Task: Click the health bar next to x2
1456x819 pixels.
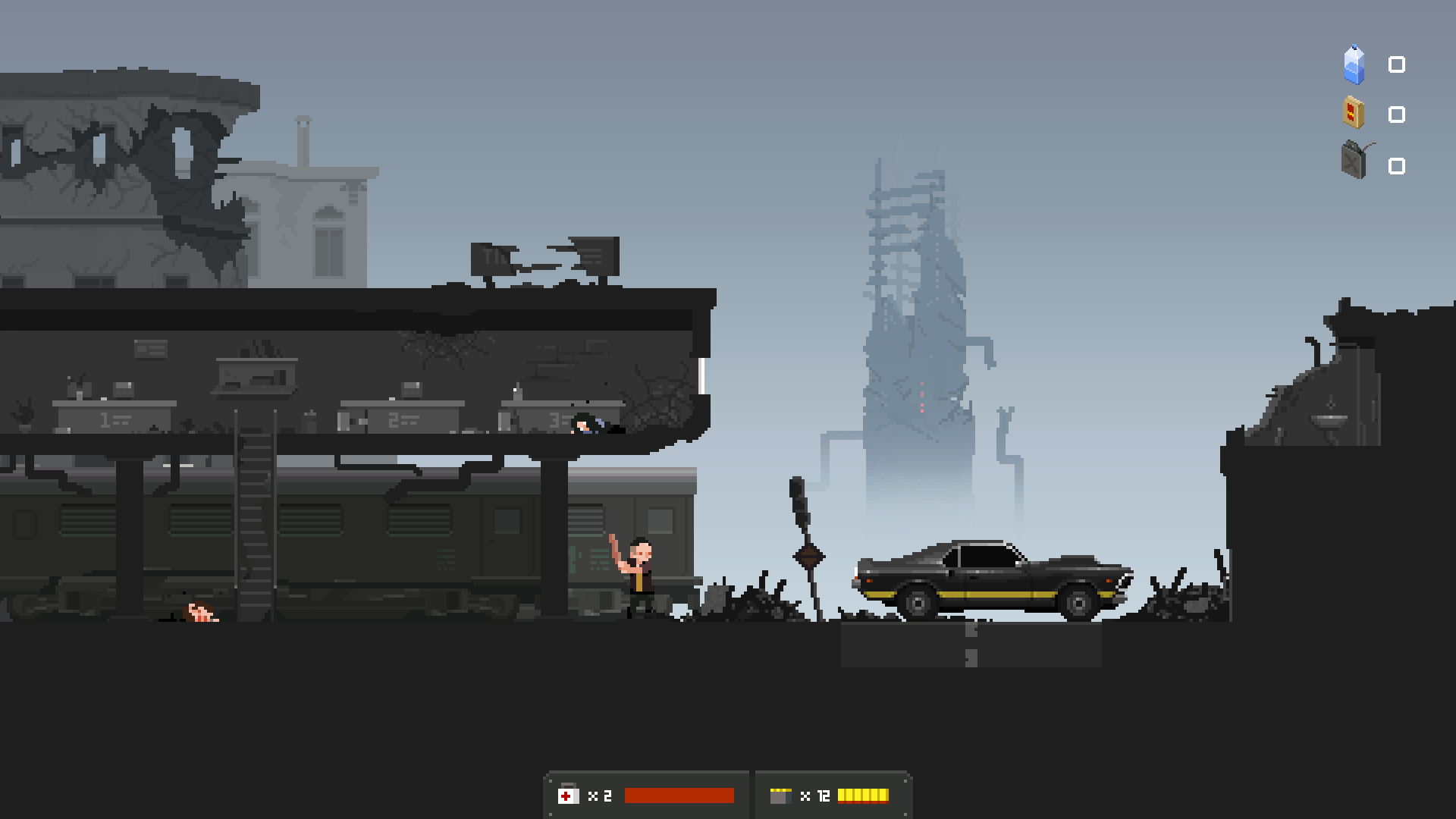Action: coord(679,795)
